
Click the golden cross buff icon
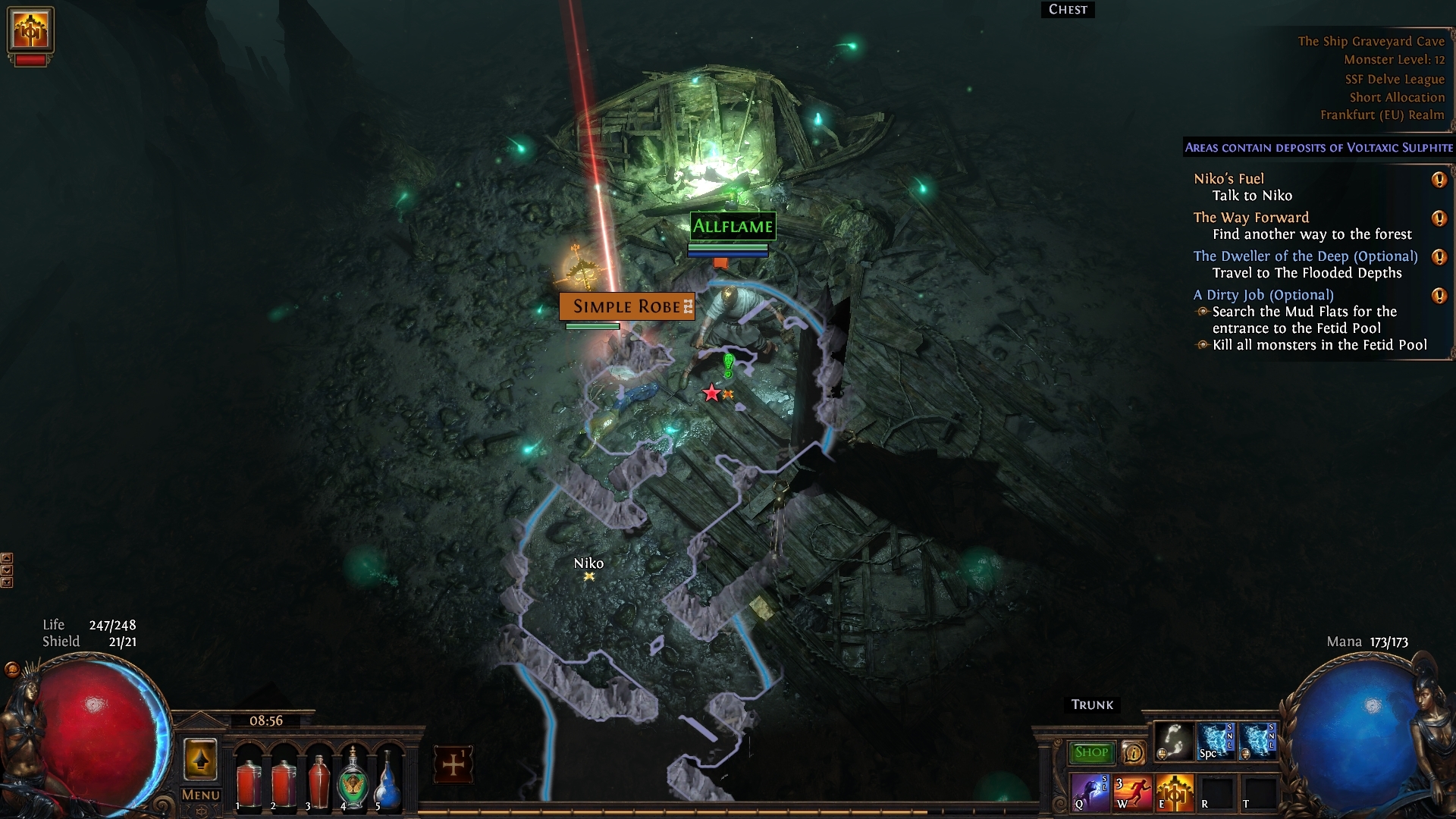[x=30, y=29]
